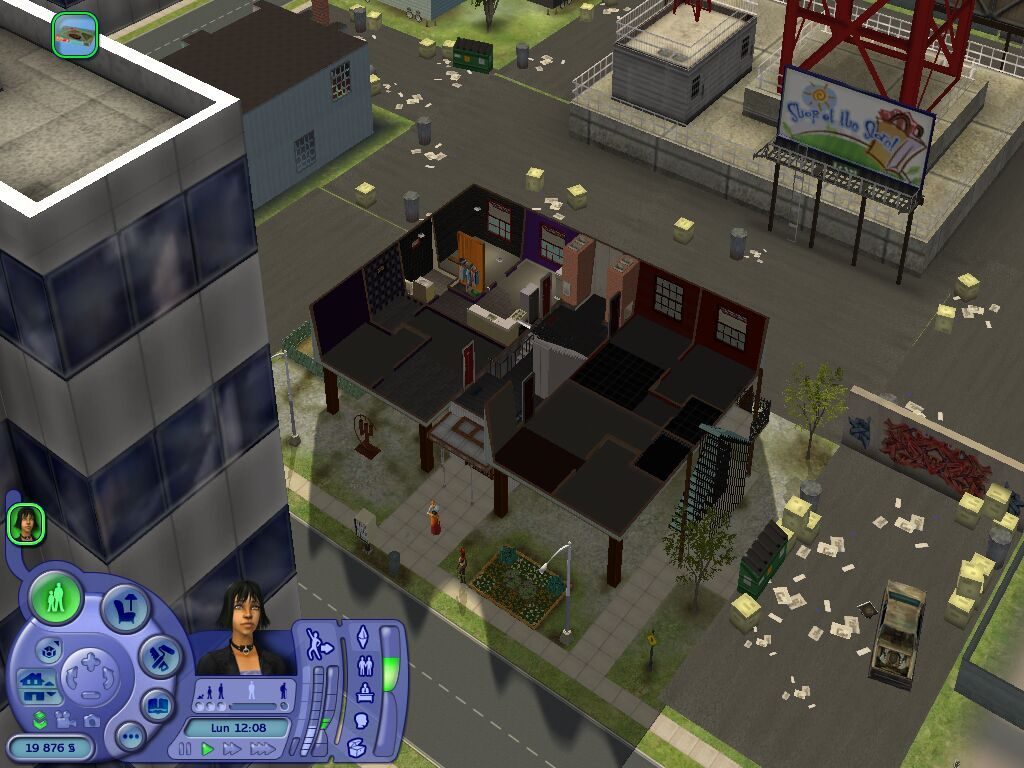This screenshot has width=1024, height=768.
Task: Take a snapshot with the camera icon
Action: point(92,720)
